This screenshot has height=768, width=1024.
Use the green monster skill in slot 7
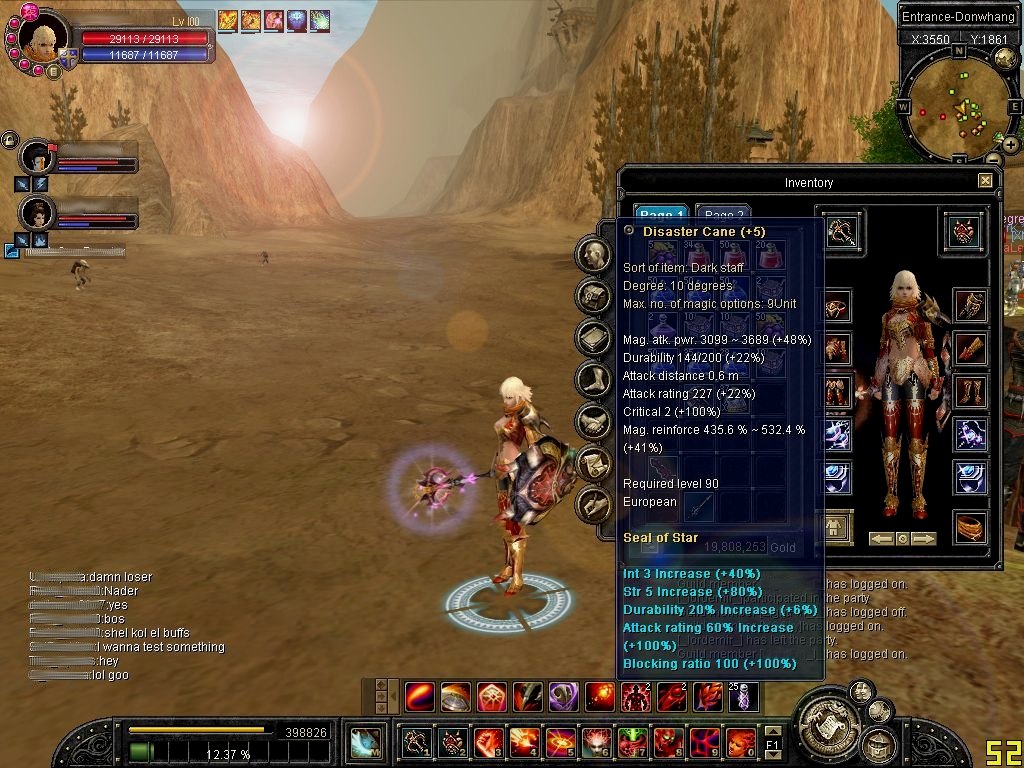(x=632, y=742)
